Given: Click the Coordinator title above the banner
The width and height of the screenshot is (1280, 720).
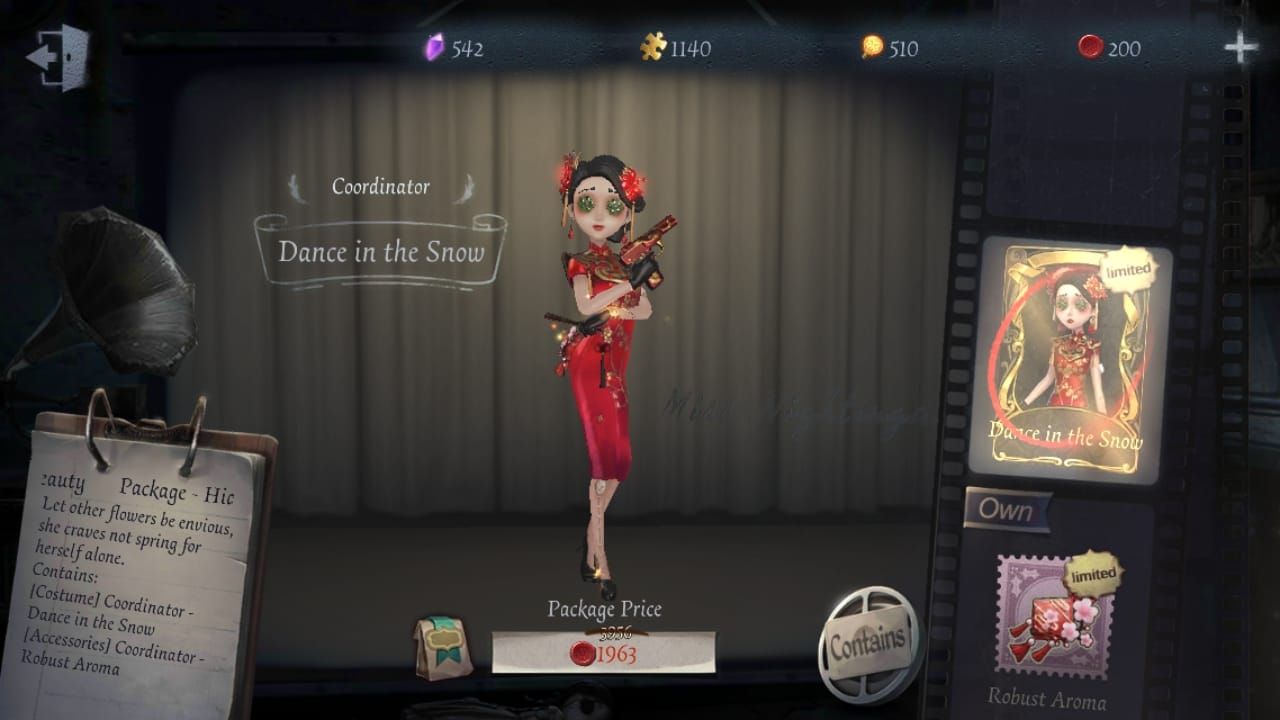Looking at the screenshot, I should click(x=383, y=184).
